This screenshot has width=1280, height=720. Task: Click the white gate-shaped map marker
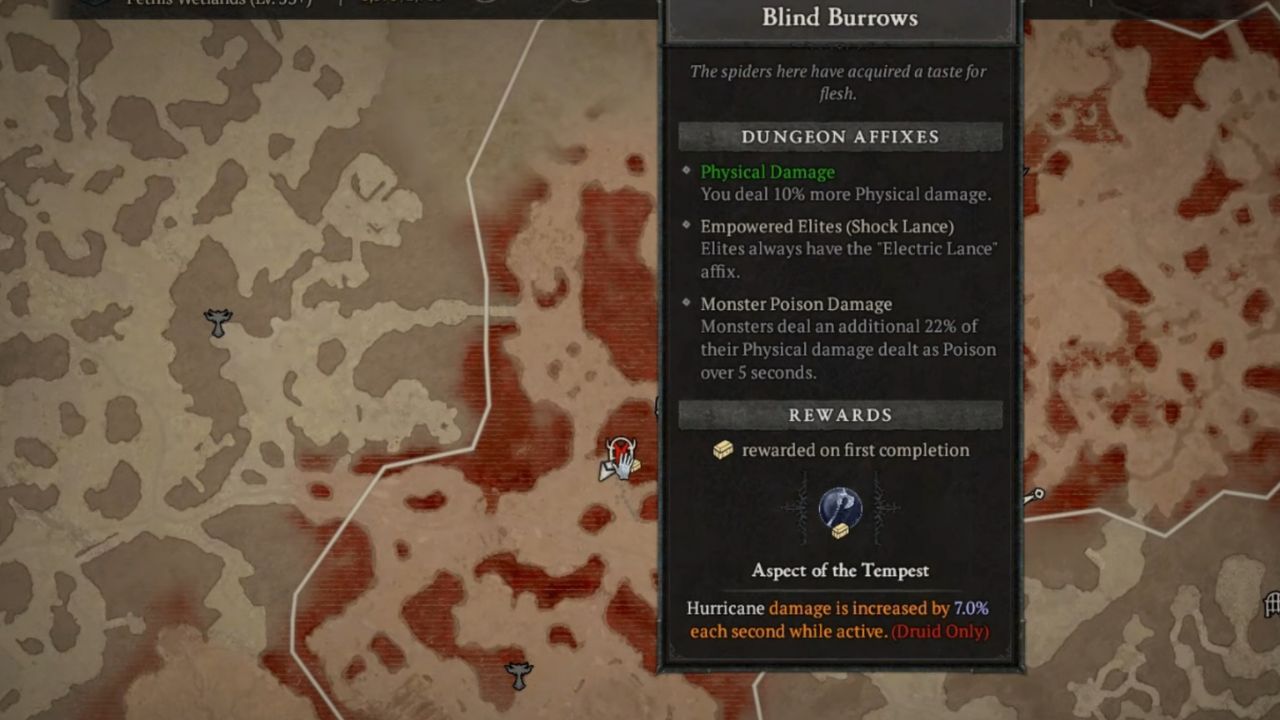click(x=1272, y=604)
